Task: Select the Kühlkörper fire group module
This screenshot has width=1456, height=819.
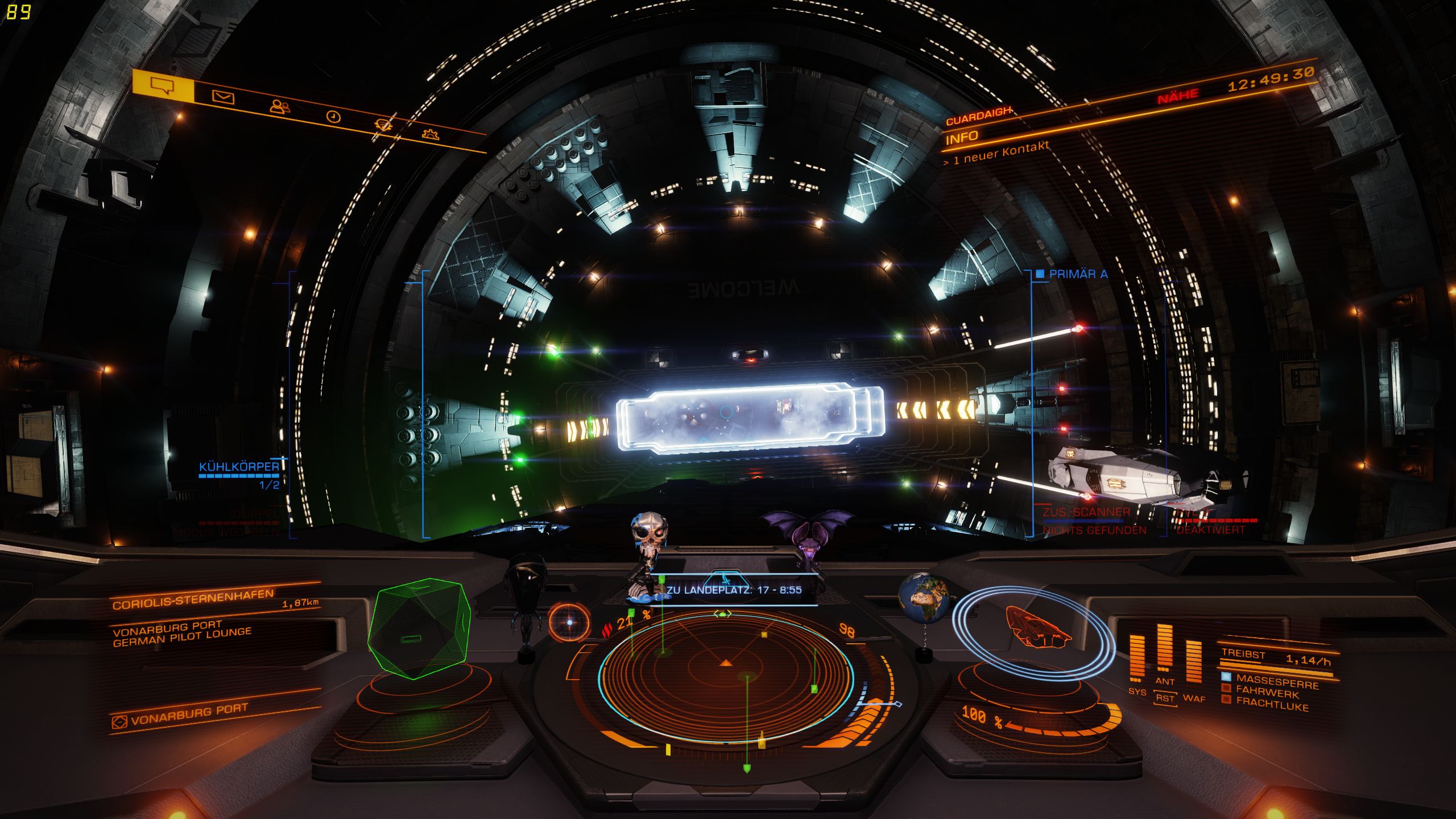Action: coord(239,467)
